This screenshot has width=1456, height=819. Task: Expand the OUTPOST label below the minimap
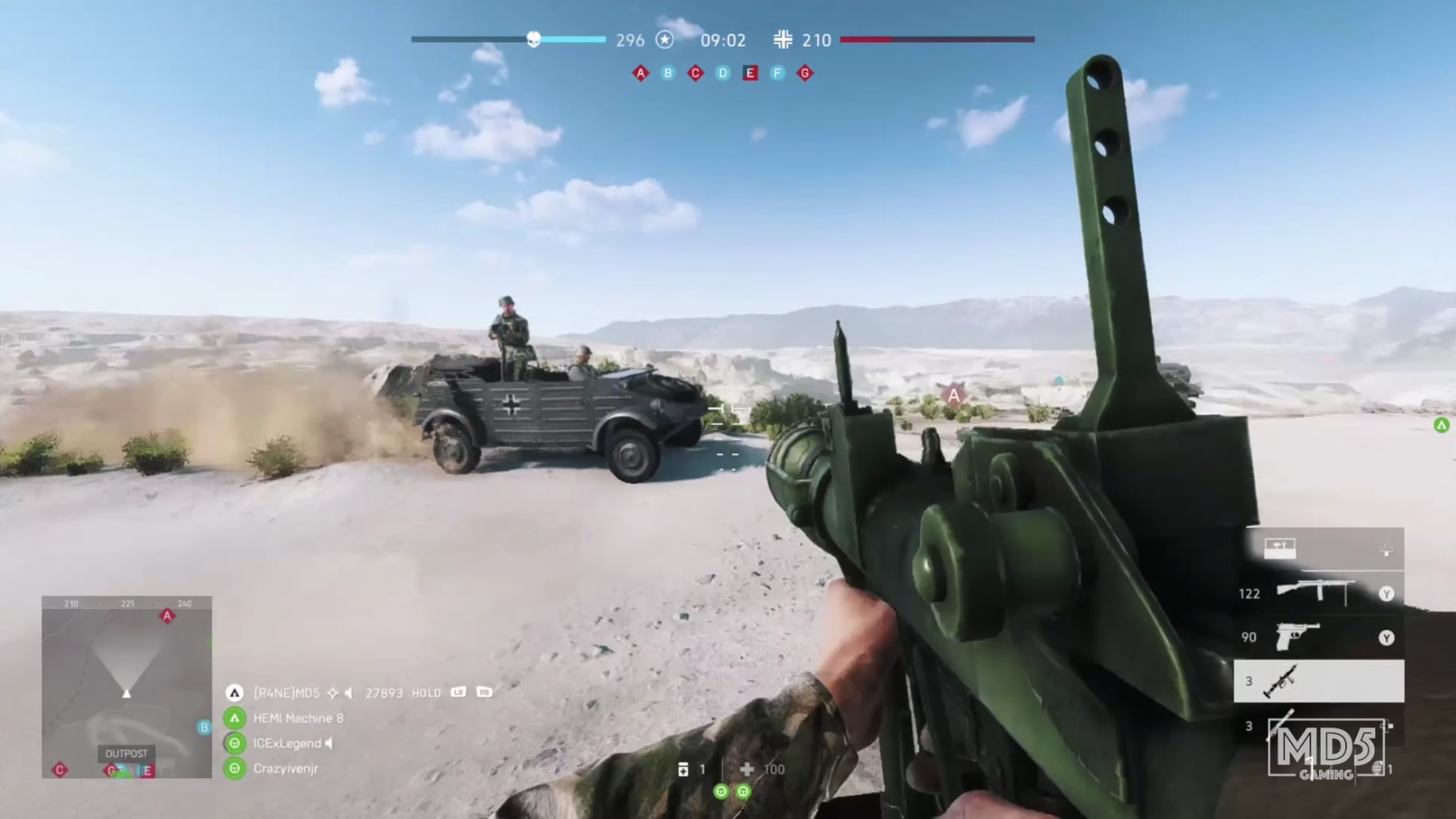(x=127, y=754)
